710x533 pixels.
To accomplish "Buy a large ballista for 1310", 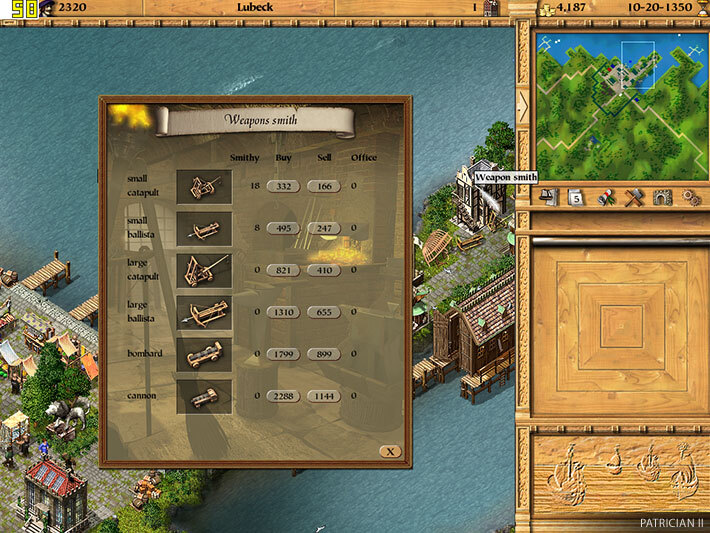I will click(283, 312).
